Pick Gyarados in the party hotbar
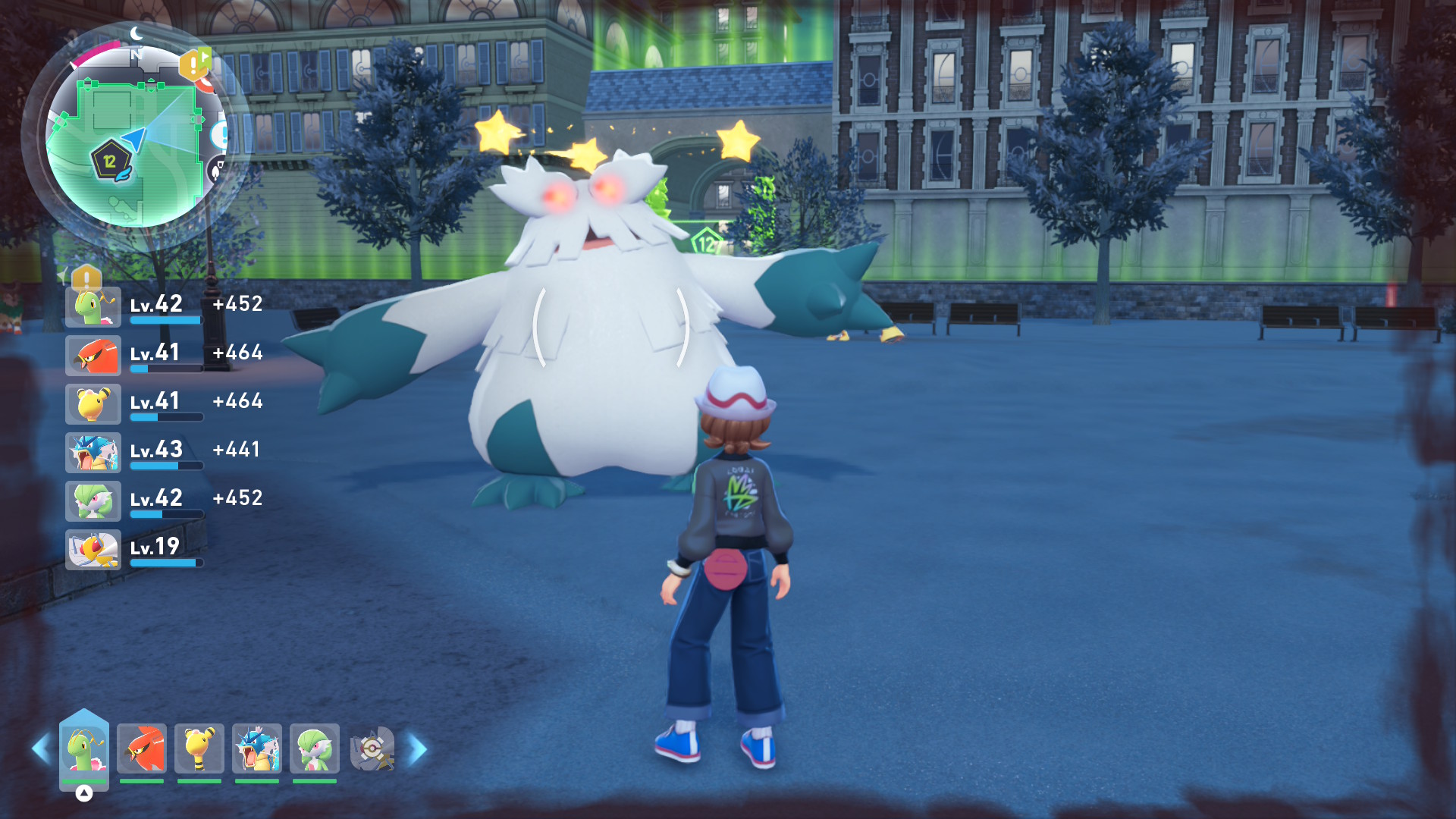 pos(257,749)
